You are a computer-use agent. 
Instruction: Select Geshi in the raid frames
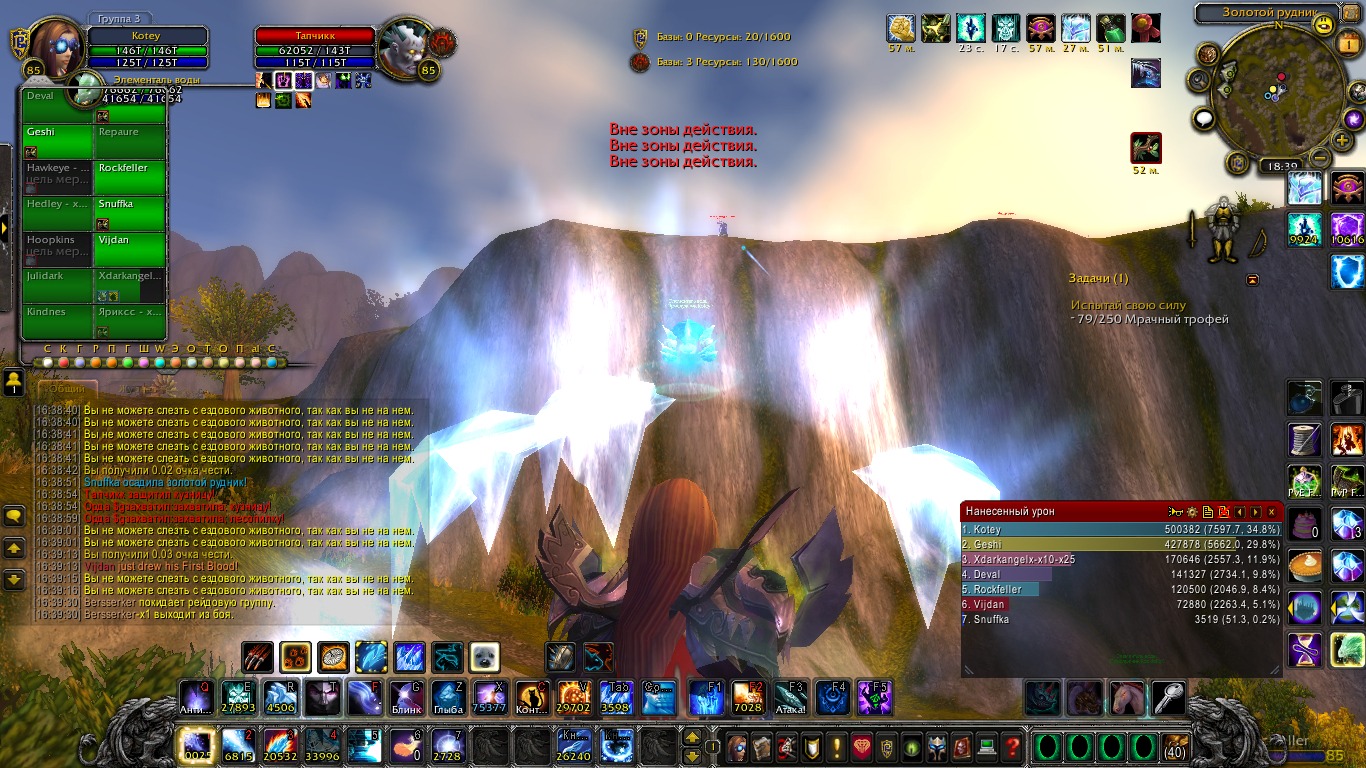pyautogui.click(x=58, y=139)
